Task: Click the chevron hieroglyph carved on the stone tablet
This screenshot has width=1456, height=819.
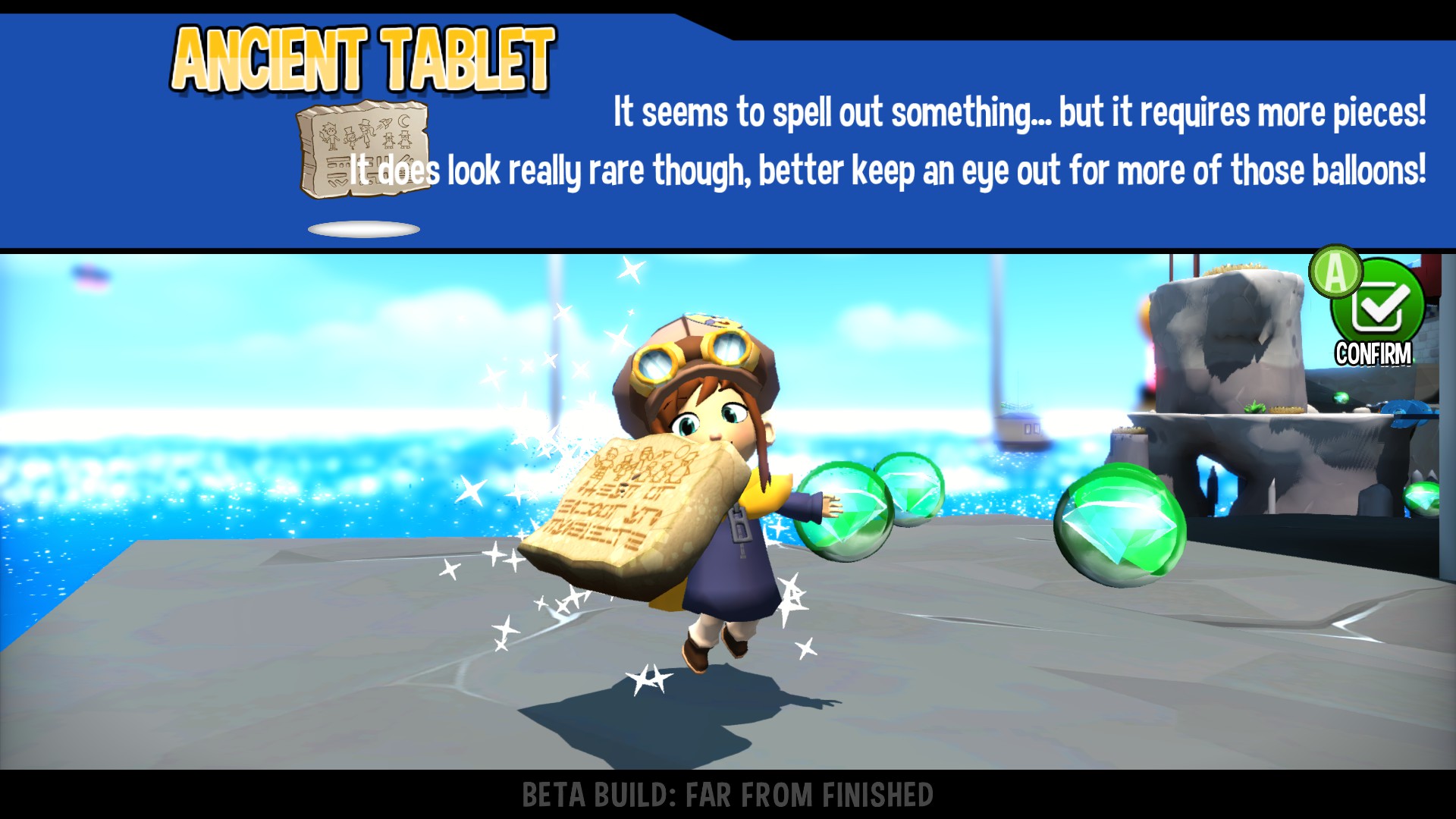Action: 339,181
